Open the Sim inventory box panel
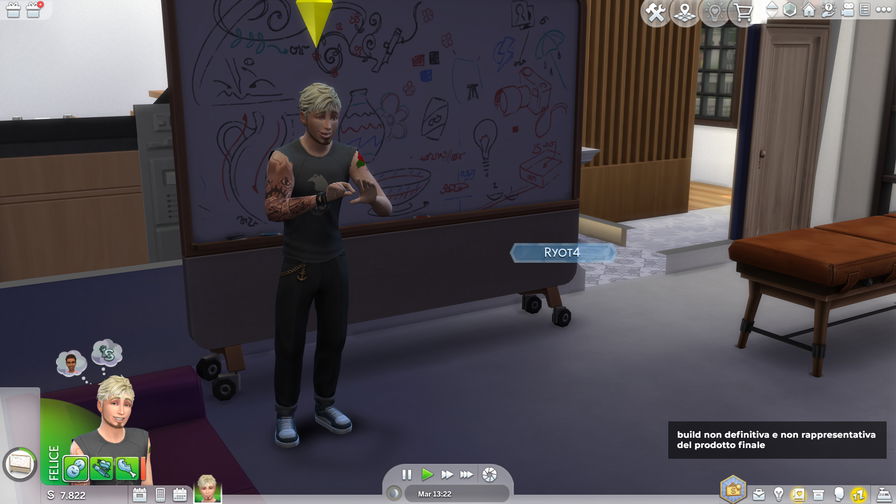 [819, 495]
